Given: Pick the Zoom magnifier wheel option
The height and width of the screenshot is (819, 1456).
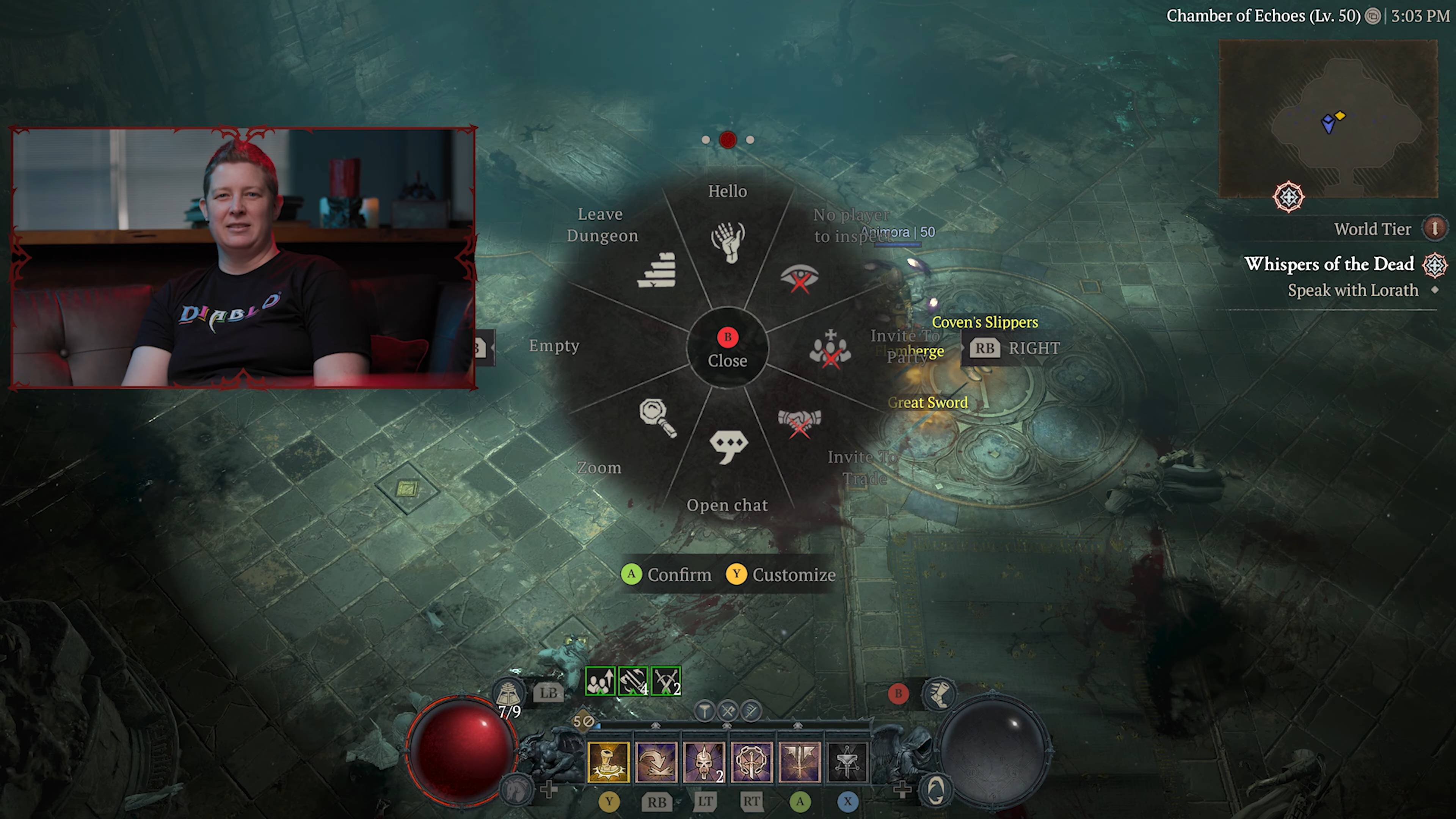Looking at the screenshot, I should pos(657,418).
